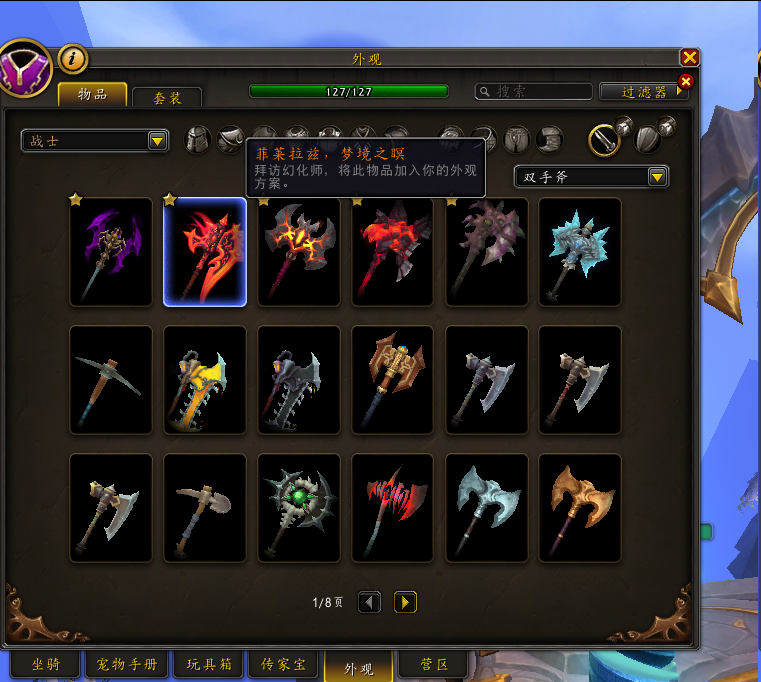761x682 pixels.
Task: Select the golden double-bladed axe appearance
Action: (x=580, y=507)
